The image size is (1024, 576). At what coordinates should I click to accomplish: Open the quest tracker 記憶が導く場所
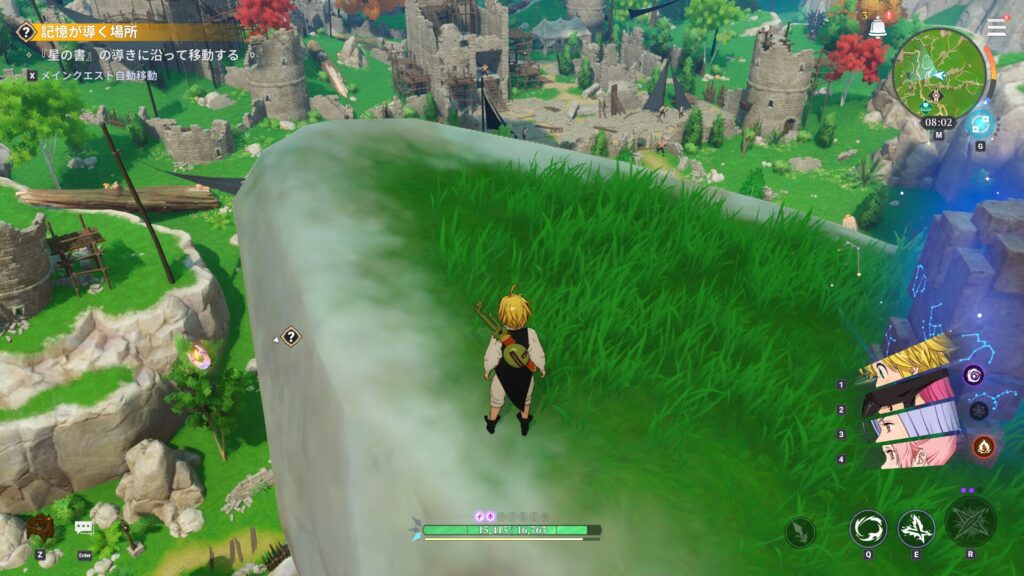coord(88,32)
